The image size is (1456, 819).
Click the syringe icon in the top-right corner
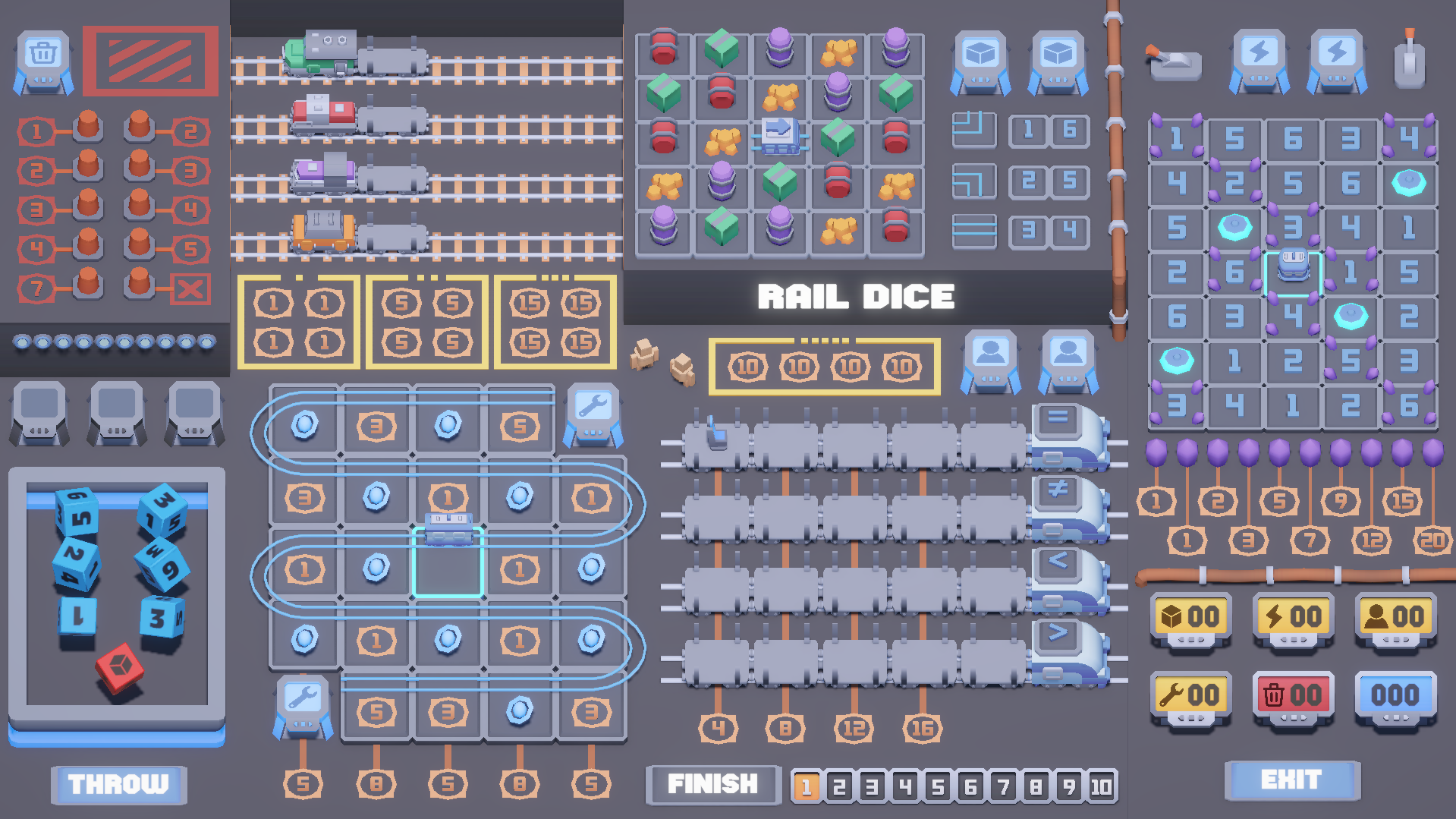click(1410, 61)
